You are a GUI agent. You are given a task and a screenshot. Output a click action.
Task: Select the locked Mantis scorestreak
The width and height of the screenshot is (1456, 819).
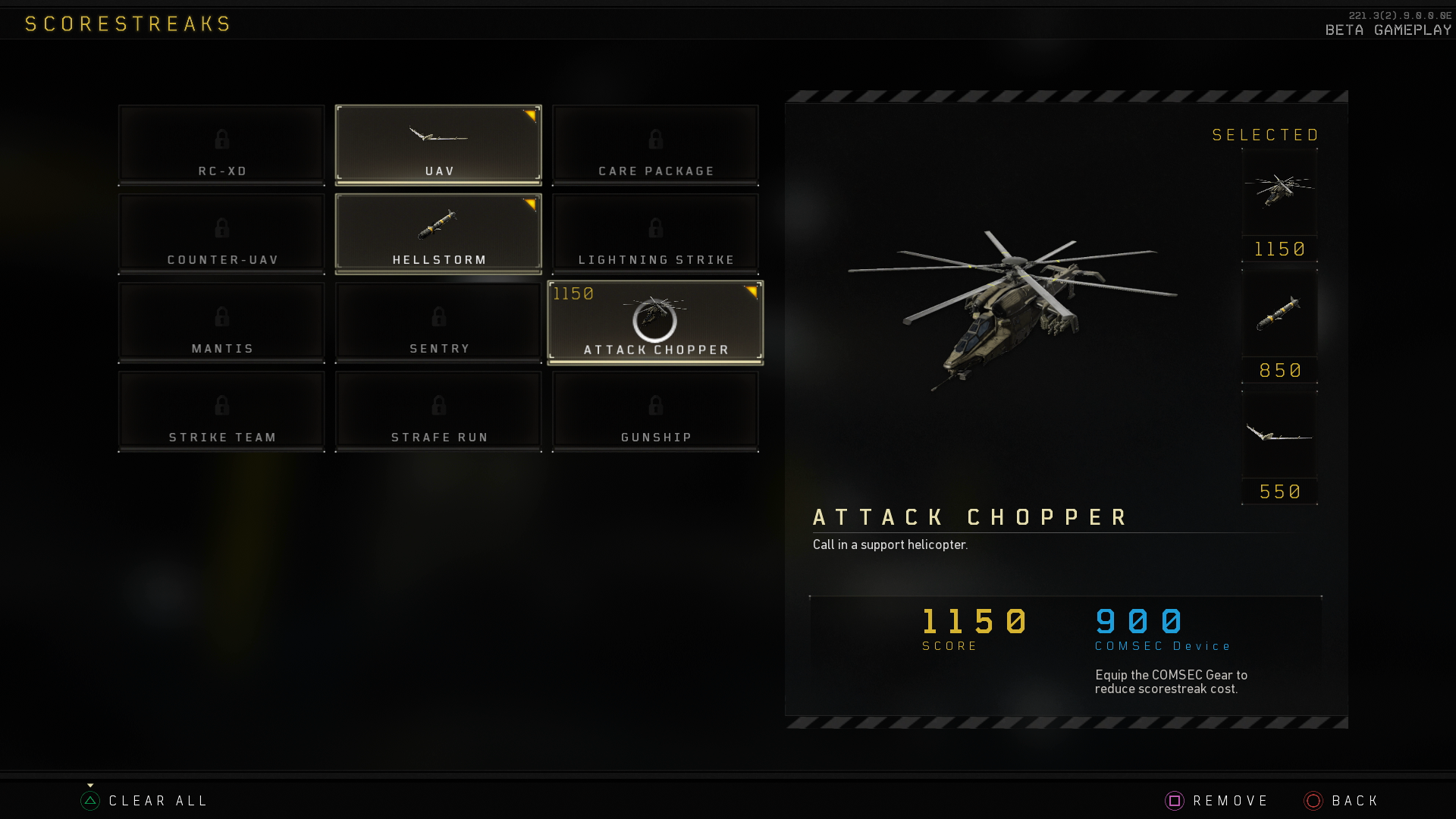pos(221,322)
